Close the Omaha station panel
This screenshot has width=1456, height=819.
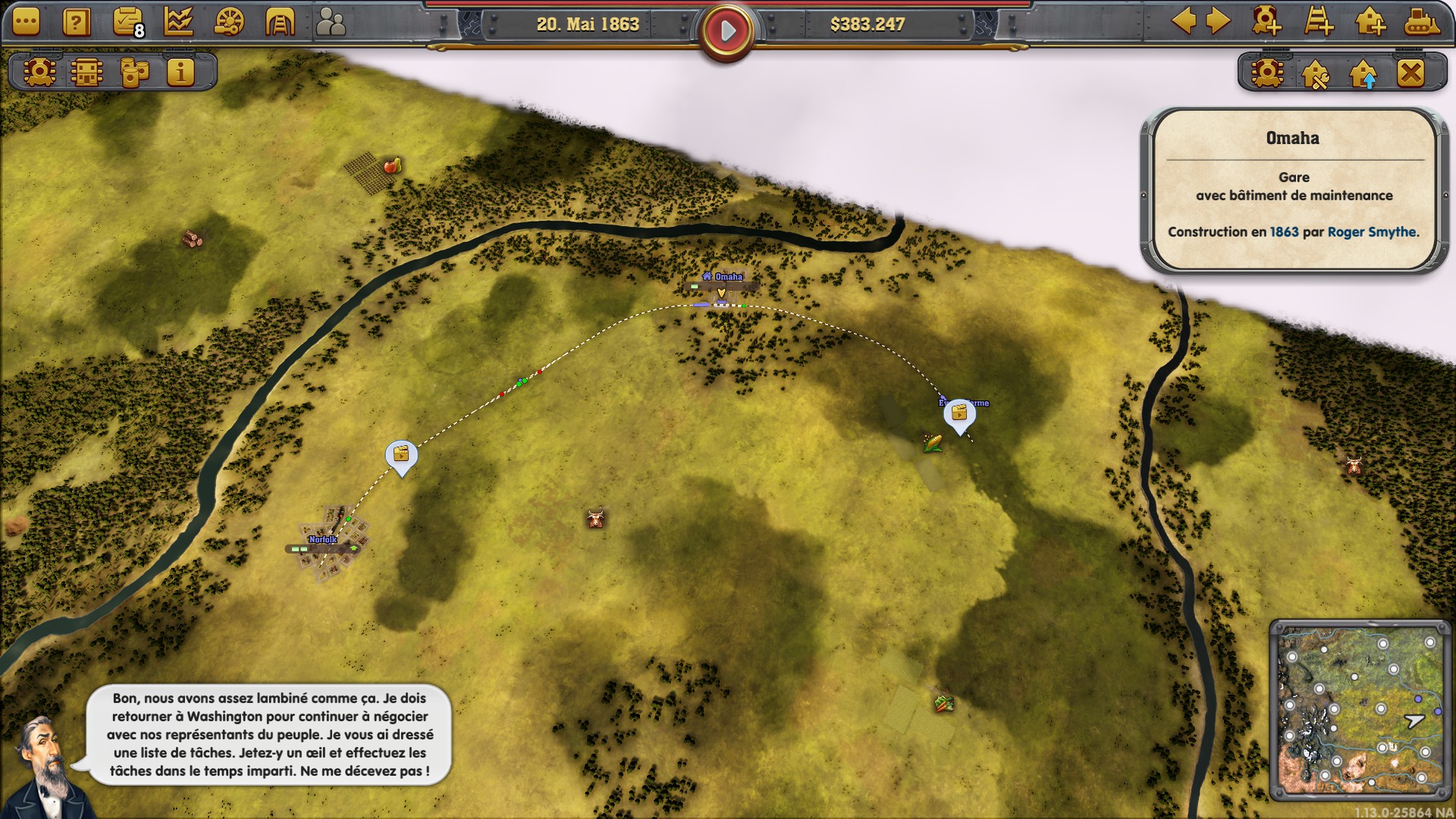[1410, 73]
